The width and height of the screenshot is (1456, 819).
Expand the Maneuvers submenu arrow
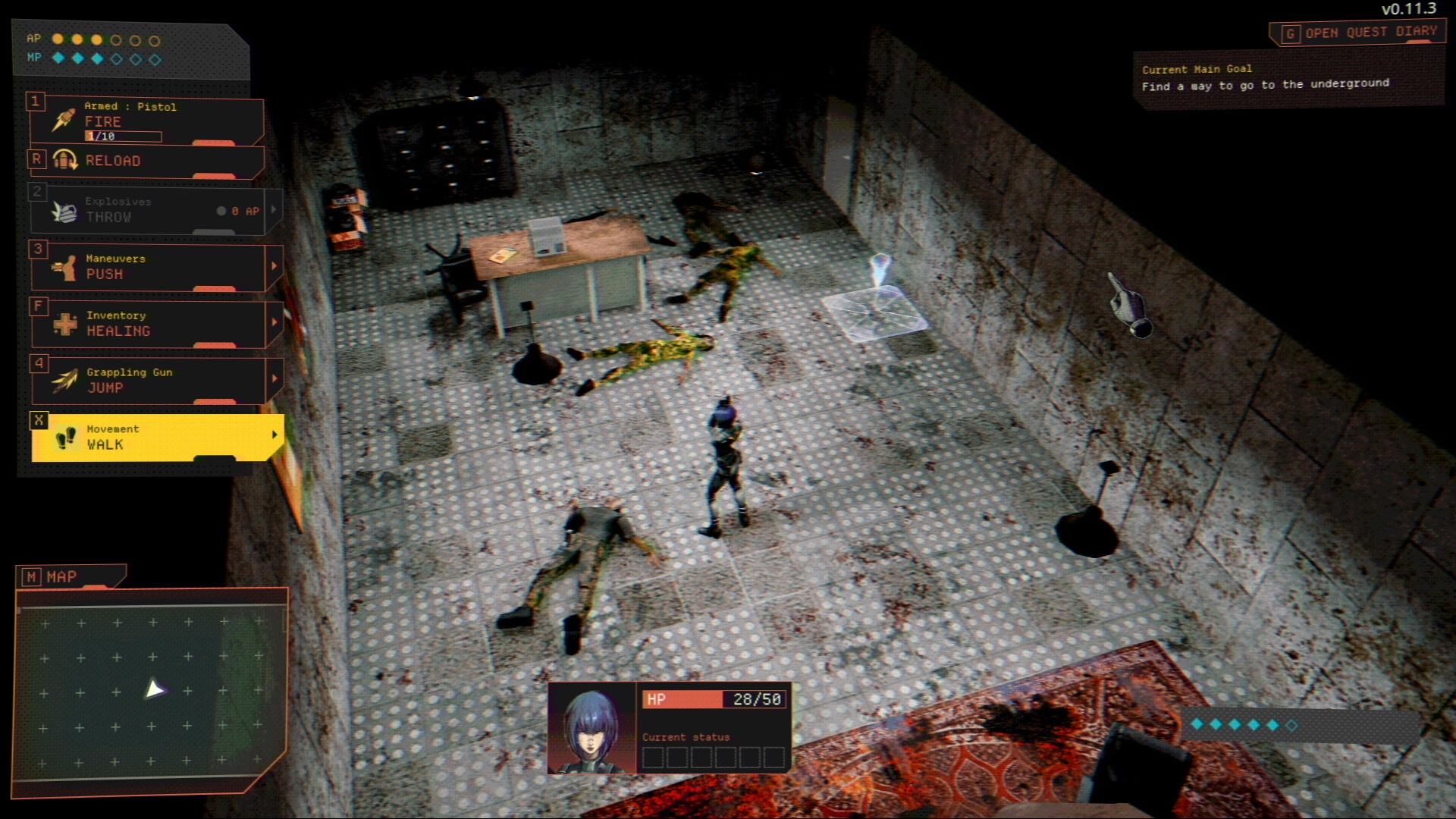[x=275, y=266]
